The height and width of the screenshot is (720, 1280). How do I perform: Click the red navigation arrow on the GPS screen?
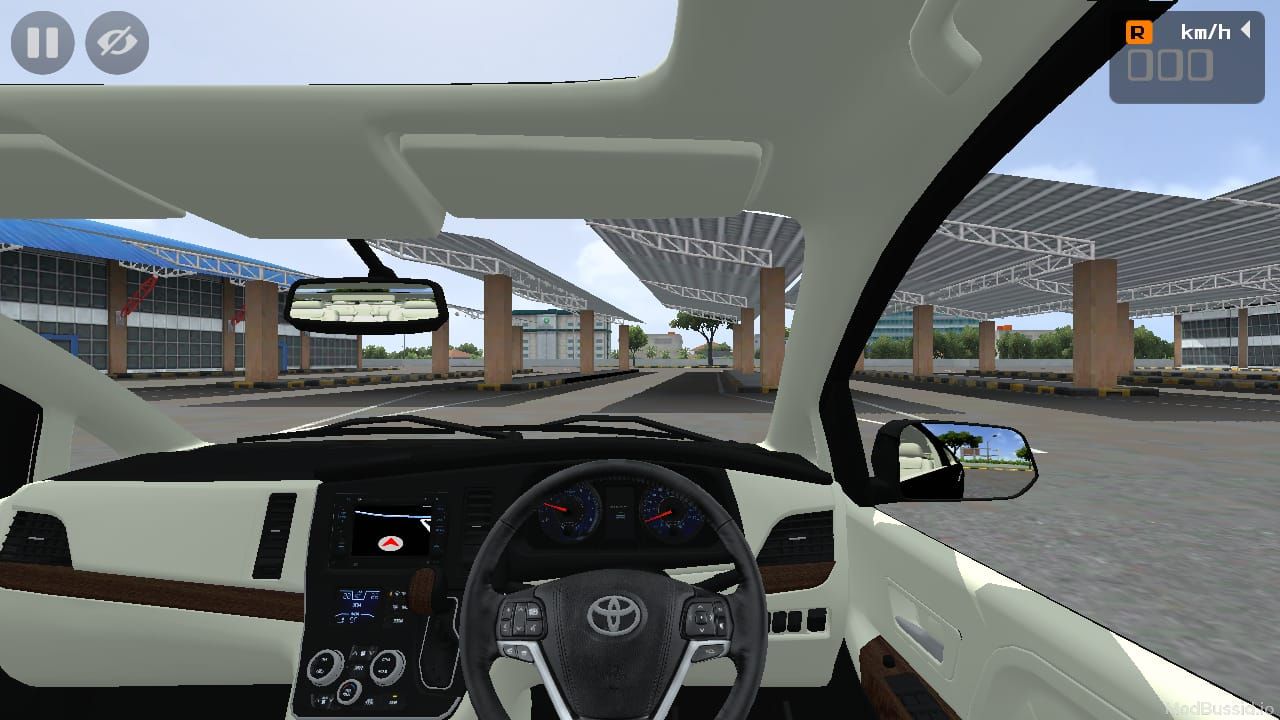[x=390, y=545]
